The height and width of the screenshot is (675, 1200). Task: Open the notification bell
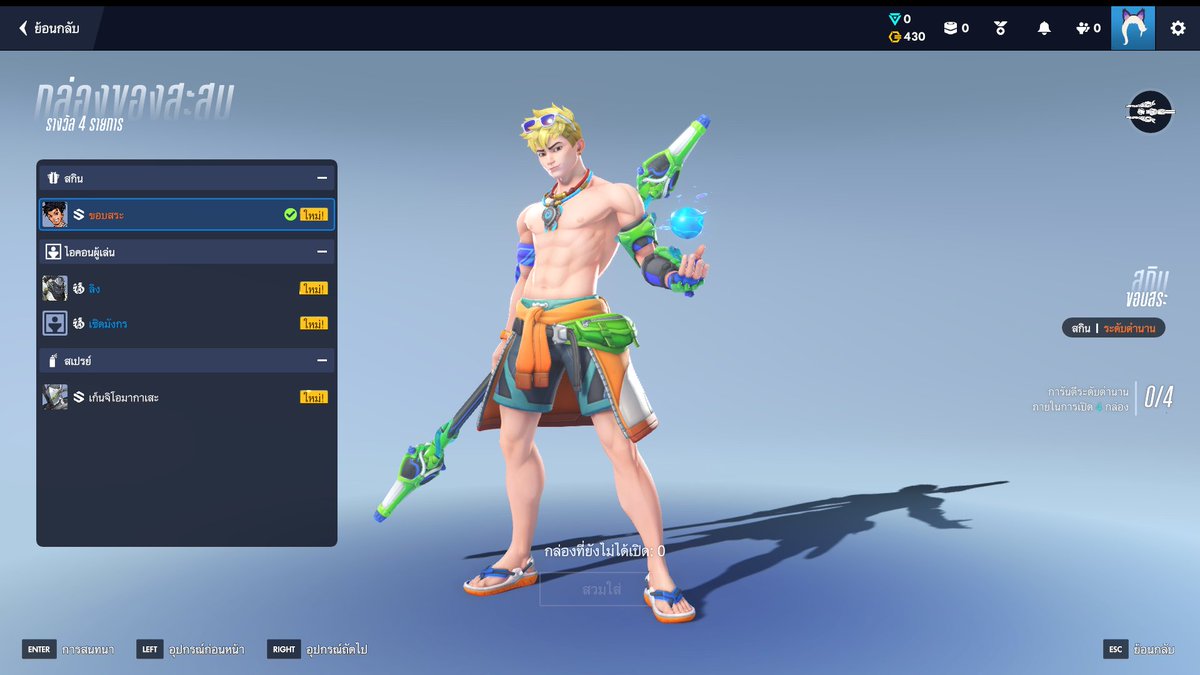click(x=1044, y=28)
